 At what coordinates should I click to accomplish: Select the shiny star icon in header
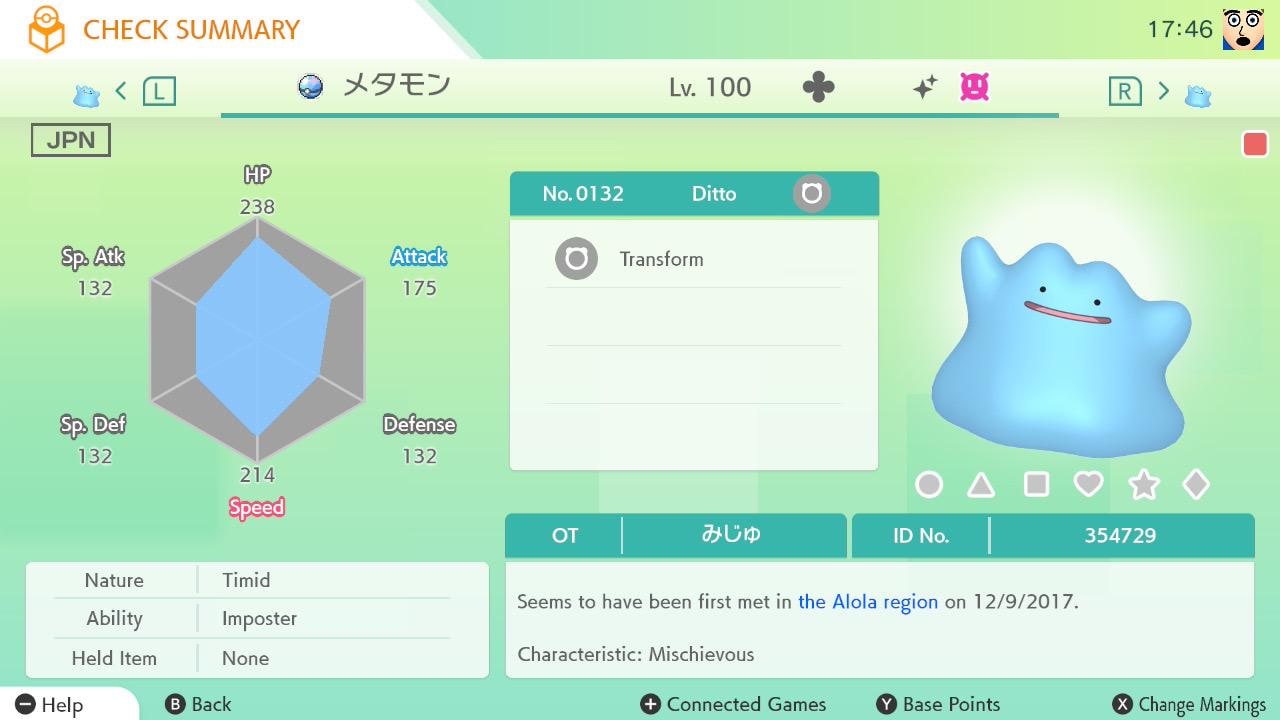coord(925,87)
